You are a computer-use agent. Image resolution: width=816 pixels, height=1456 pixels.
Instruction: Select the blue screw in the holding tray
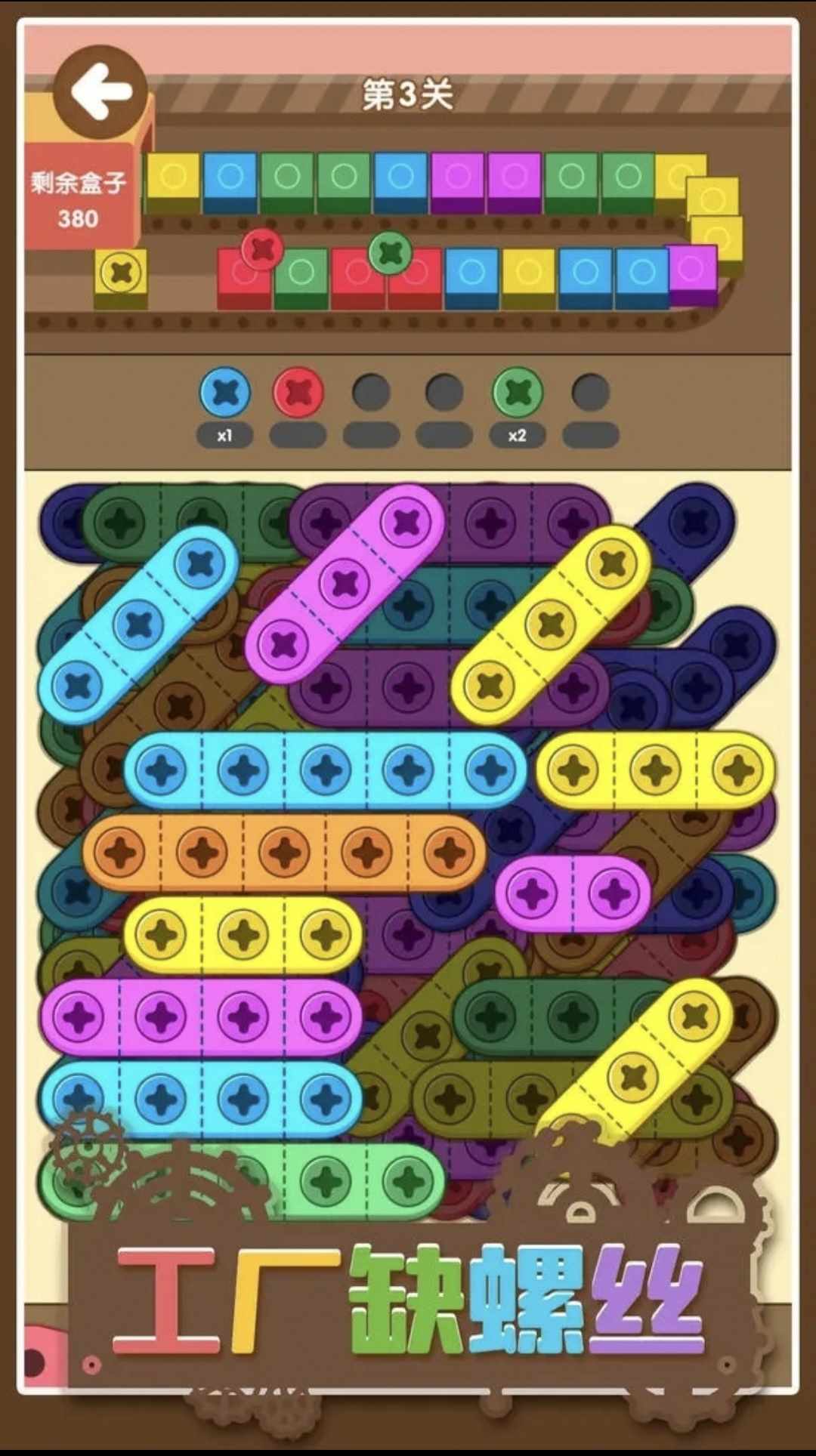(225, 393)
